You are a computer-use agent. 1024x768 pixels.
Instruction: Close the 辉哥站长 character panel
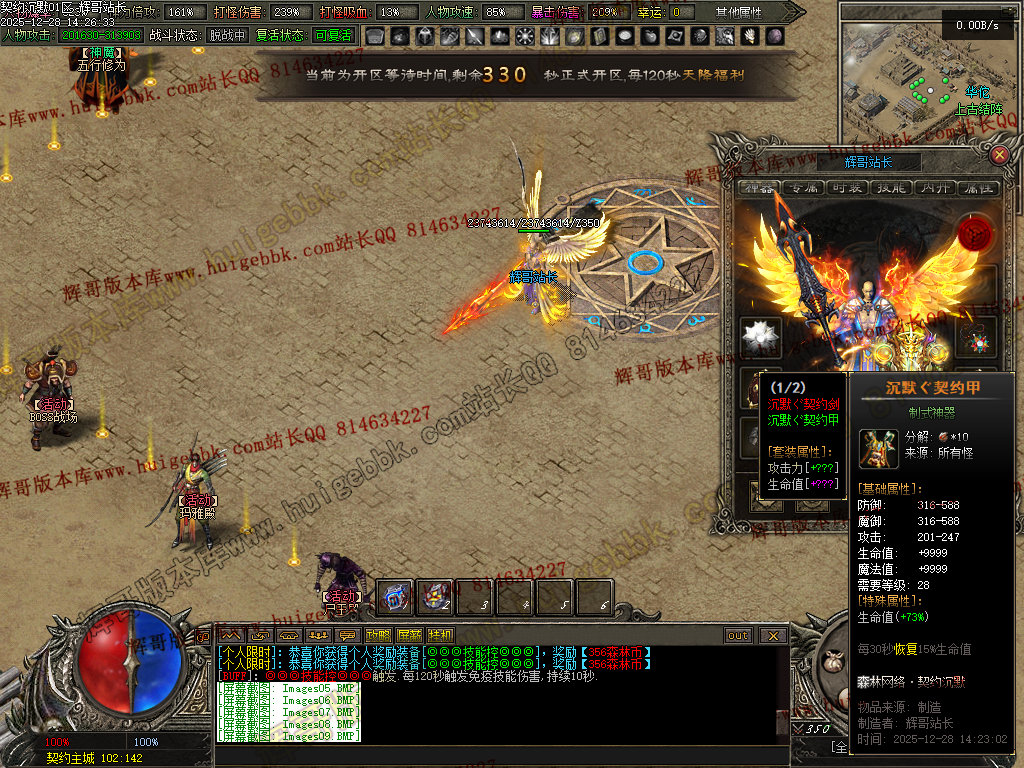(999, 155)
